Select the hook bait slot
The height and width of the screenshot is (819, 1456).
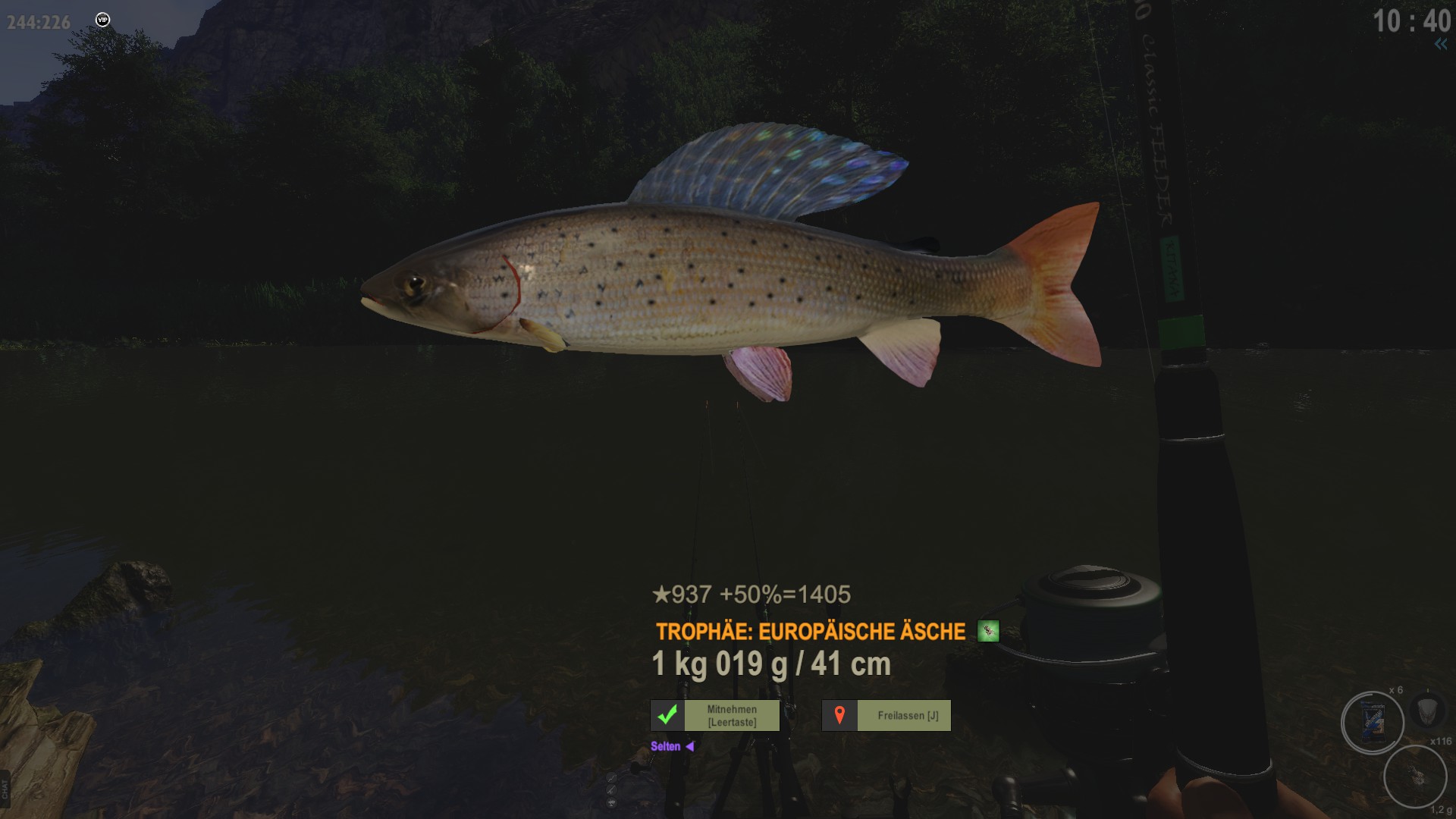tap(1414, 776)
